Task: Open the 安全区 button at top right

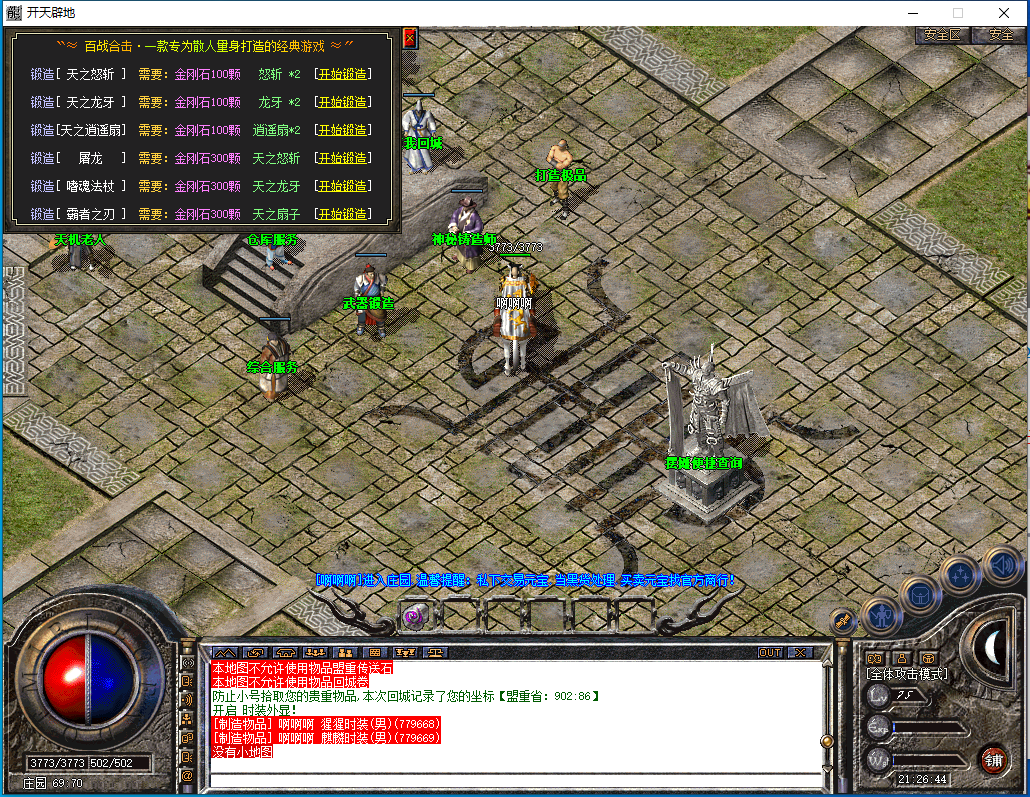Action: (942, 34)
